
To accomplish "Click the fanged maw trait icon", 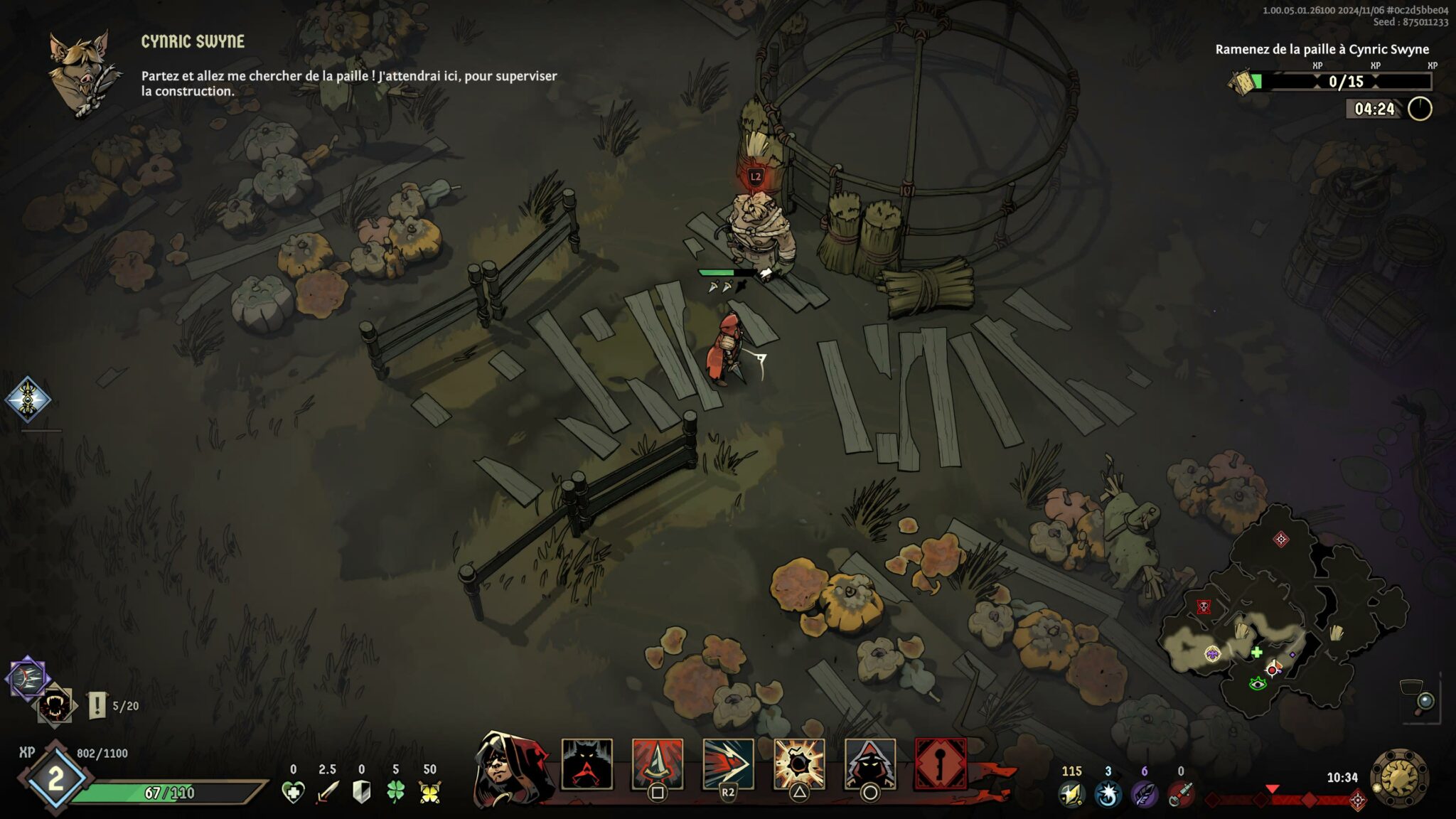I will pos(55,706).
